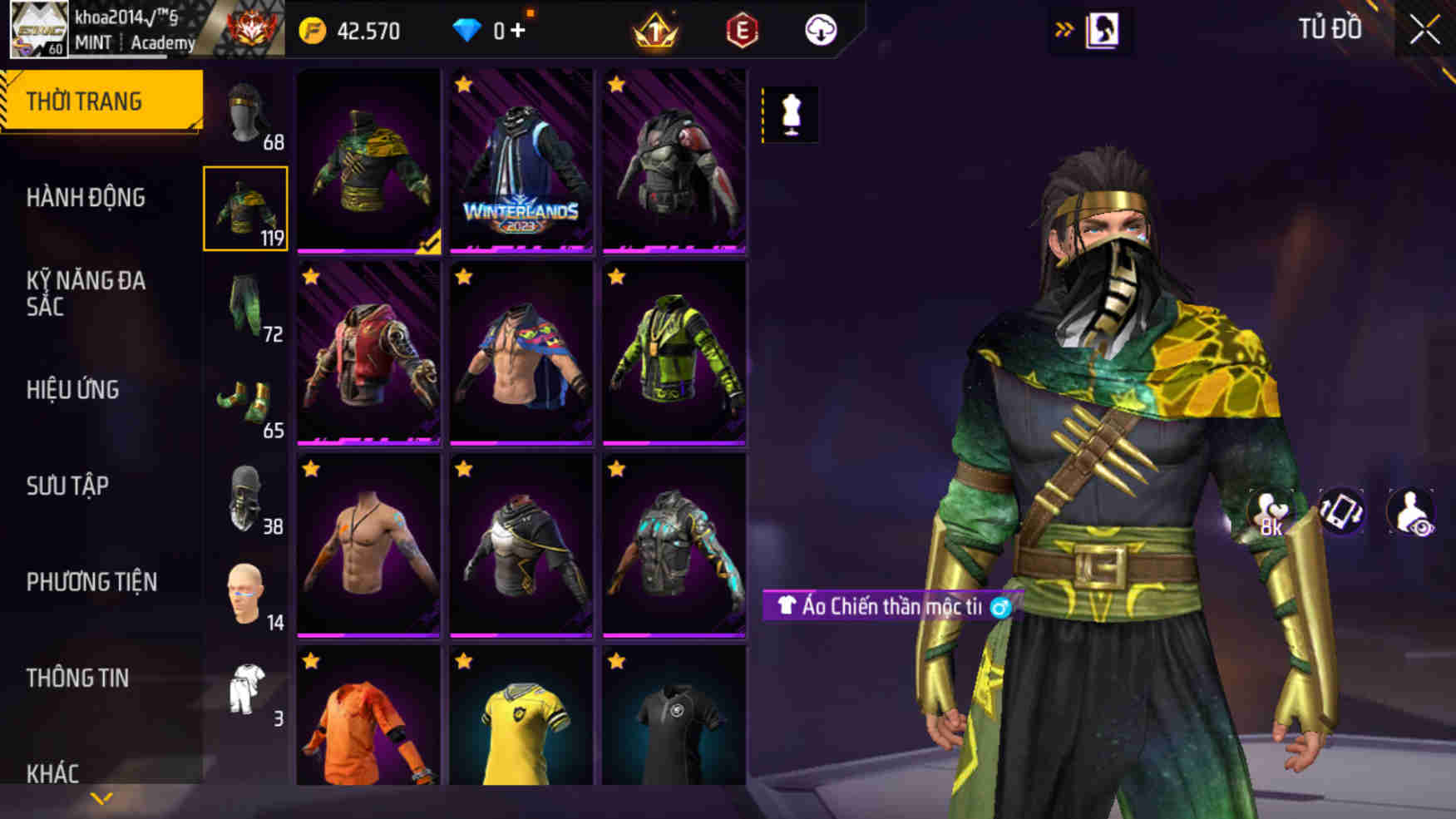Image resolution: width=1456 pixels, height=819 pixels.
Task: Select the red and black armored jacket
Action: (x=674, y=160)
